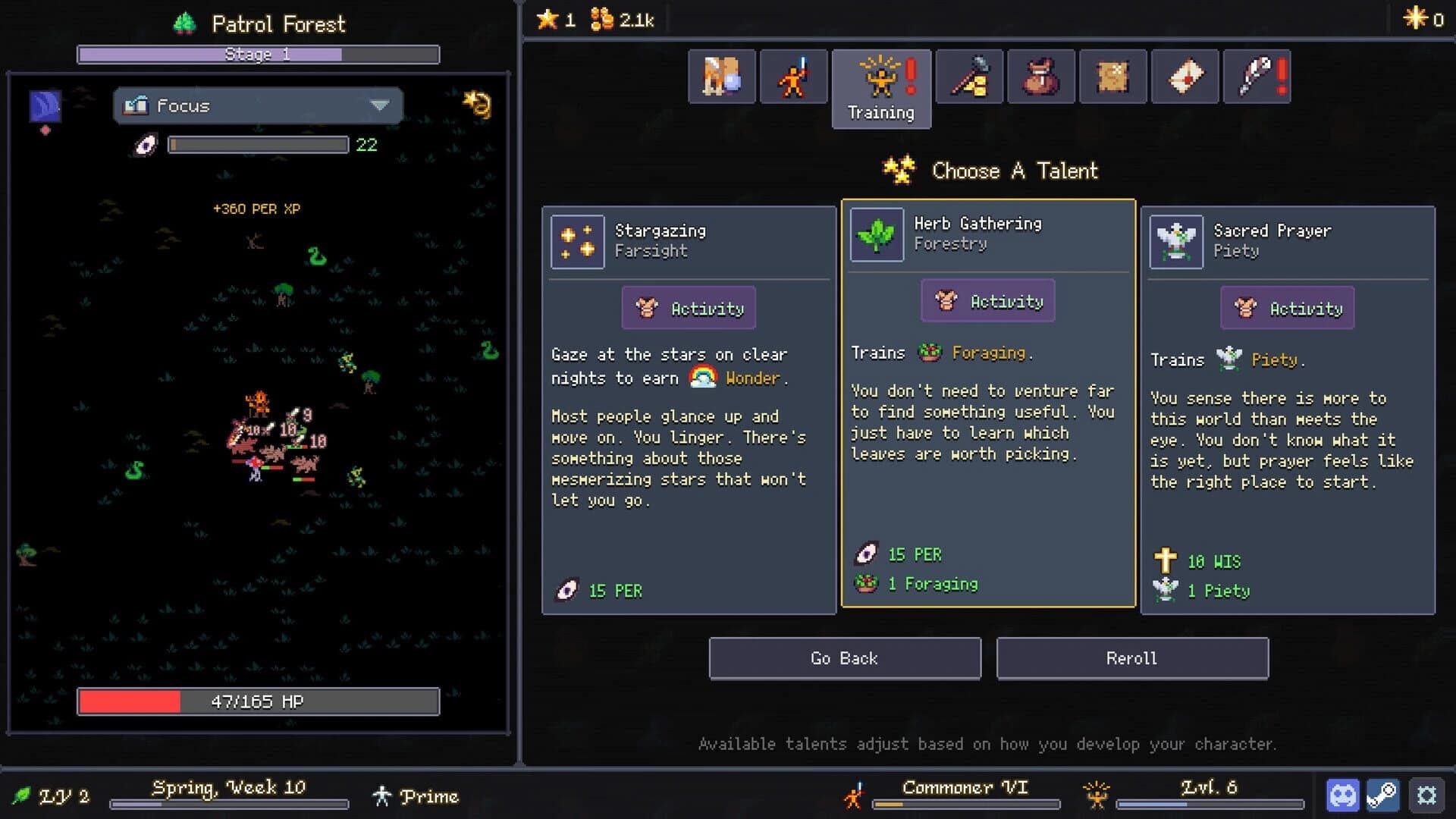1456x819 pixels.
Task: Click the Sacred Prayer dove icon
Action: click(1175, 241)
